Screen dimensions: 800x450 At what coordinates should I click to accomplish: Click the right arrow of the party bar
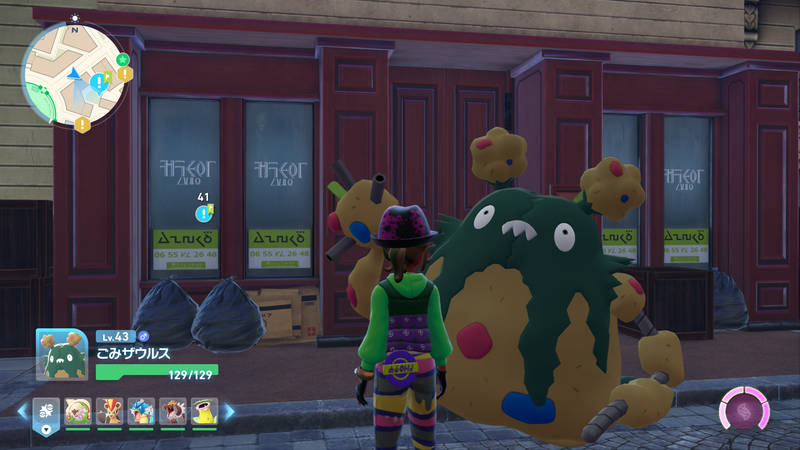tap(229, 411)
